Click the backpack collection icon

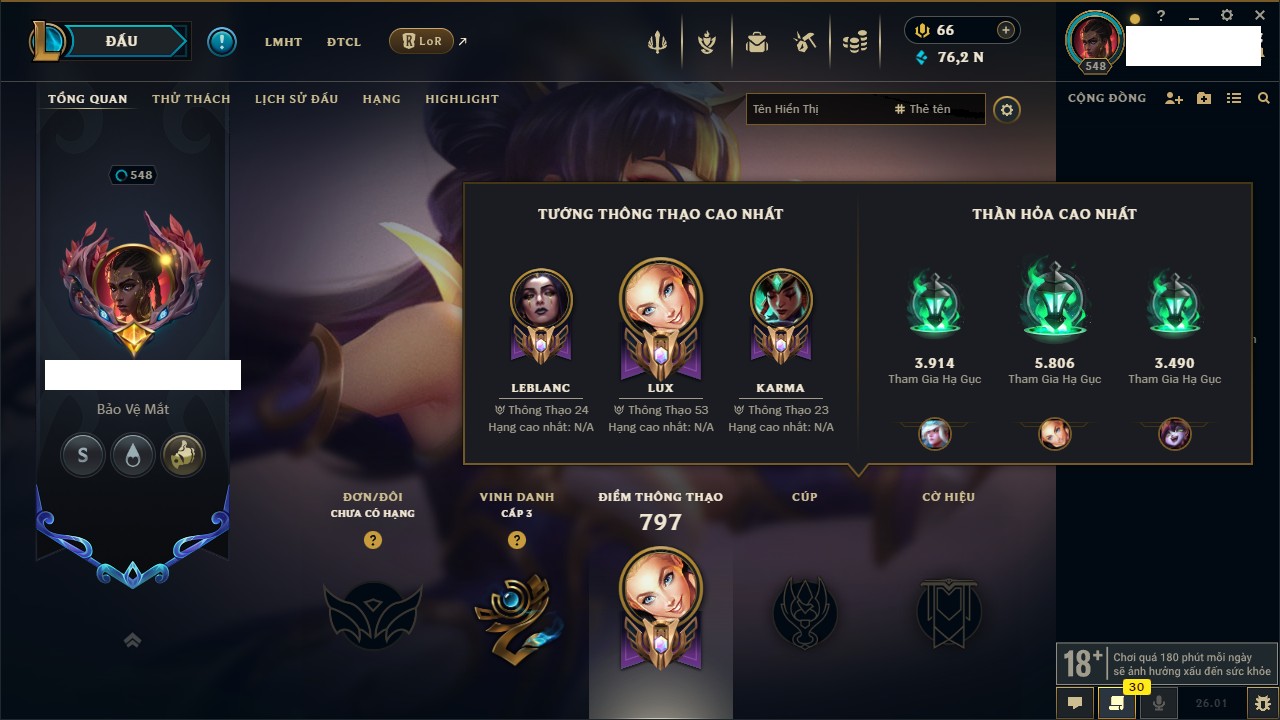pyautogui.click(x=757, y=42)
